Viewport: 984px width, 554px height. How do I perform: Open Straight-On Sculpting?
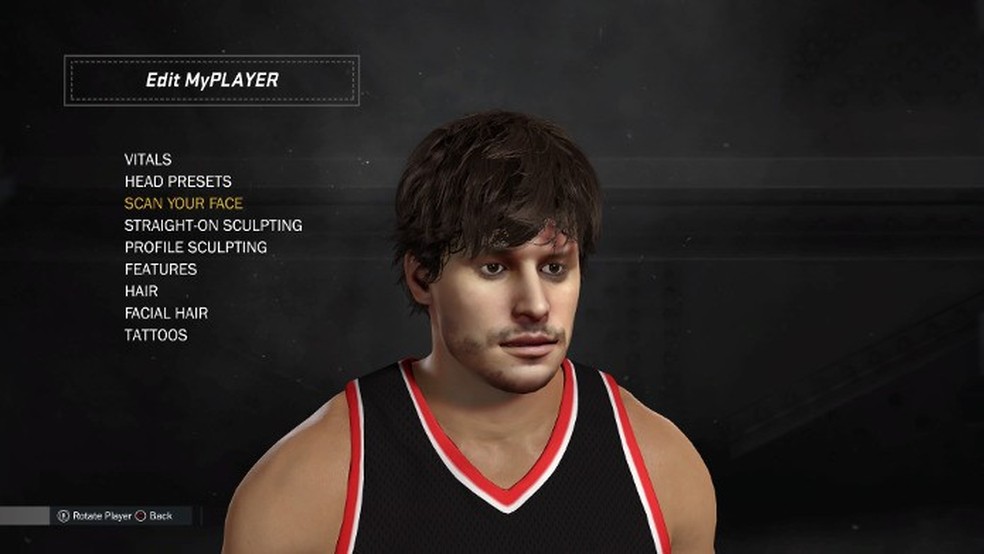[x=213, y=225]
